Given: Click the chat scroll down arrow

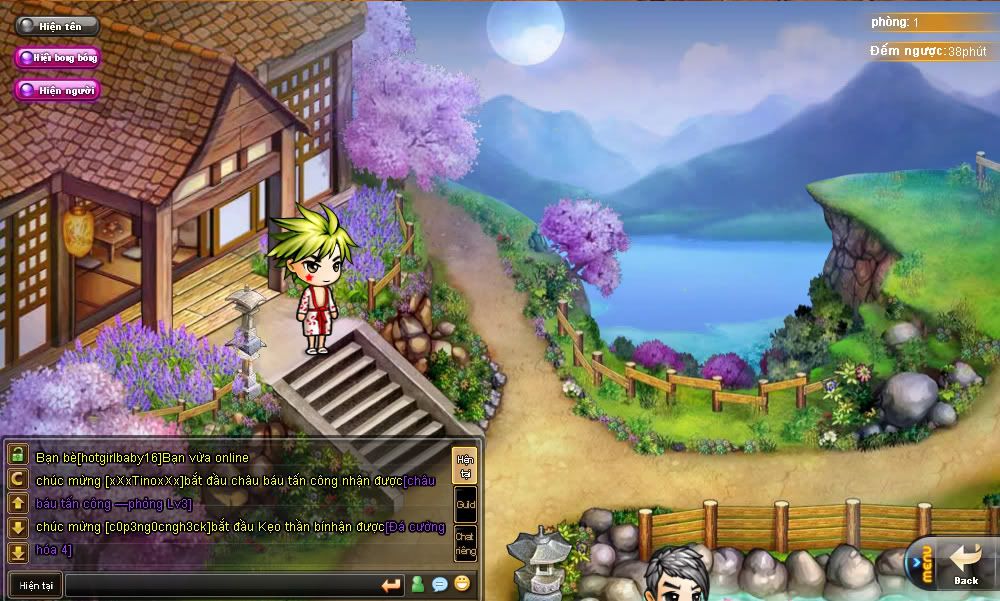Looking at the screenshot, I should [x=18, y=527].
